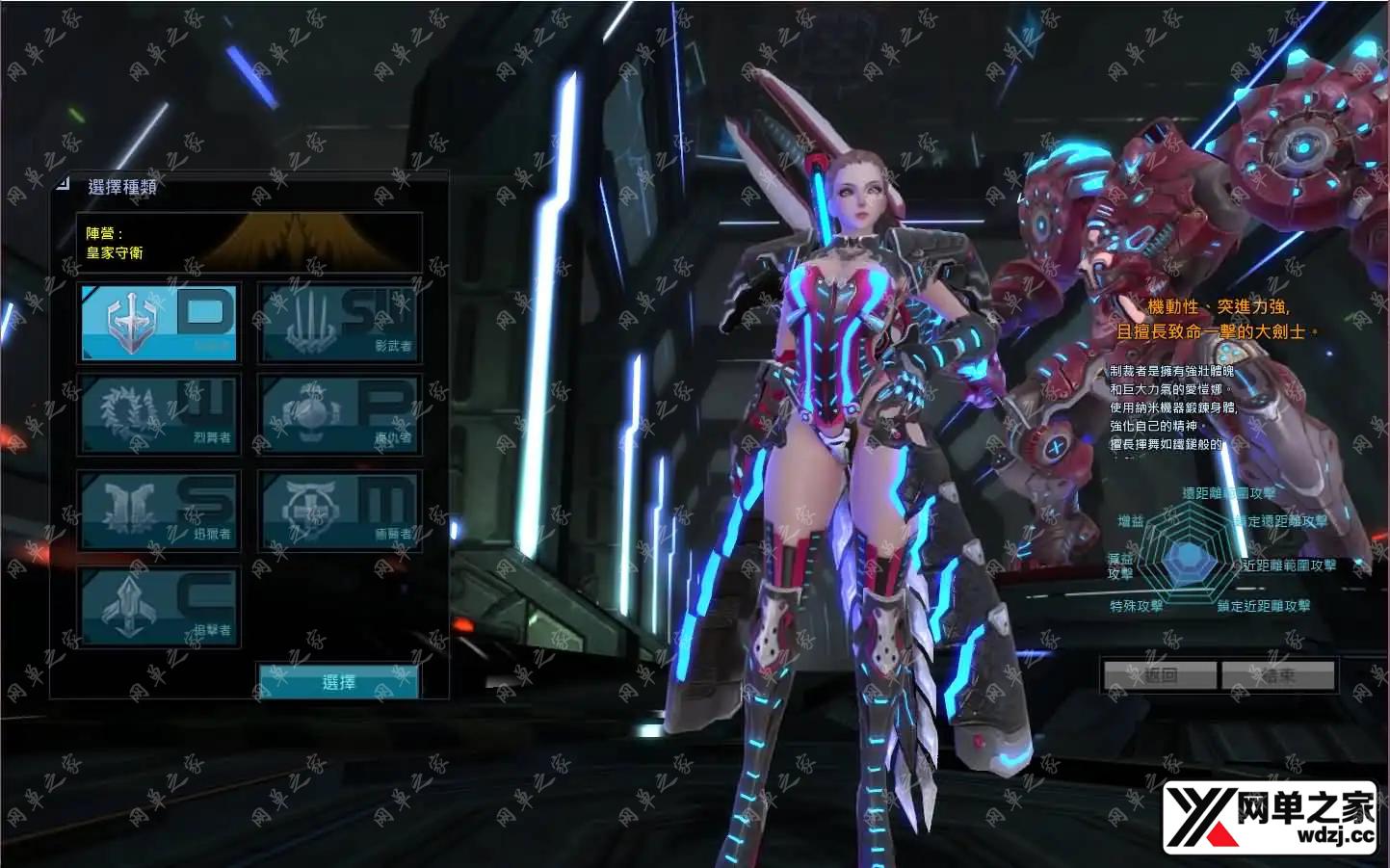
Task: Collapse the 選擇種類 panel corner icon
Action: click(63, 182)
